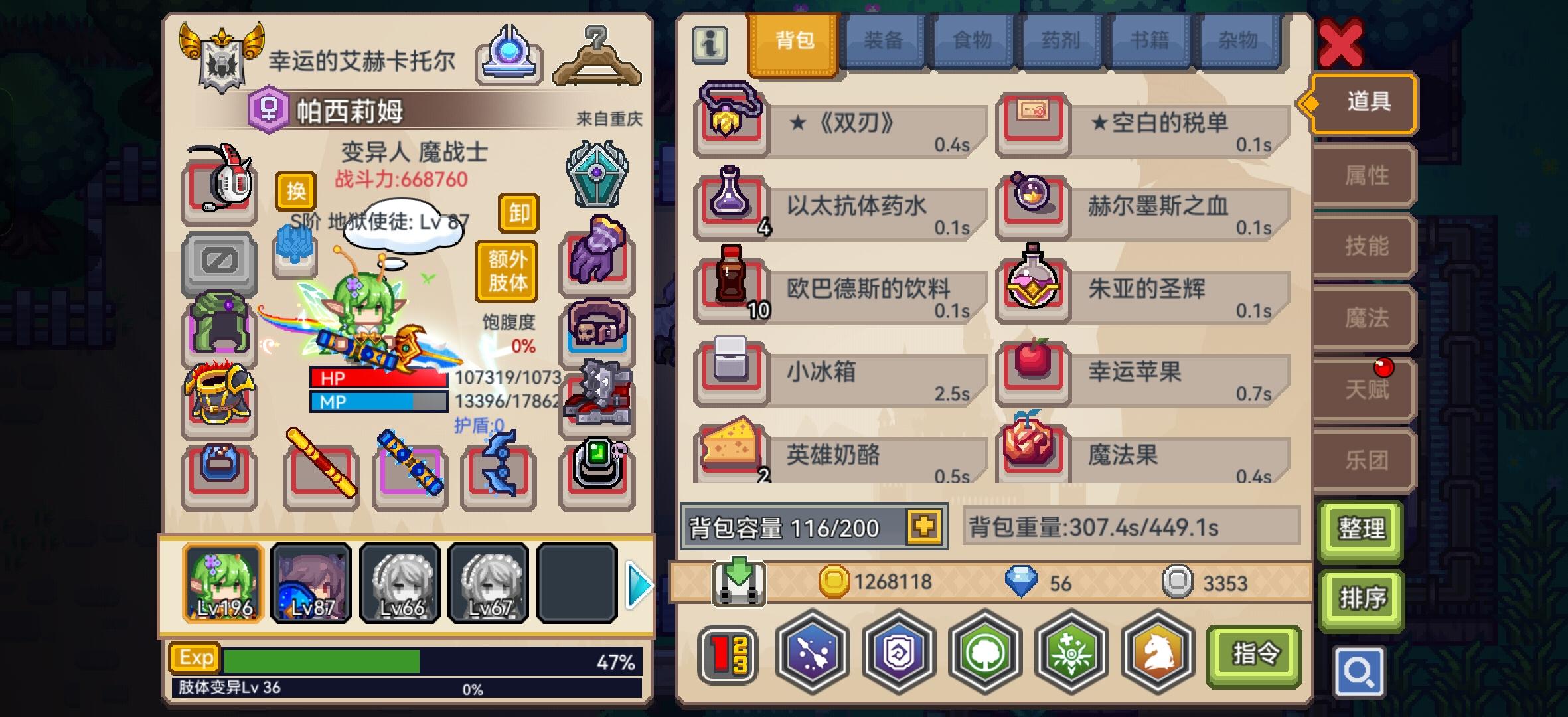Select the Lv87 party member portrait
Image resolution: width=1568 pixels, height=717 pixels.
pyautogui.click(x=311, y=583)
